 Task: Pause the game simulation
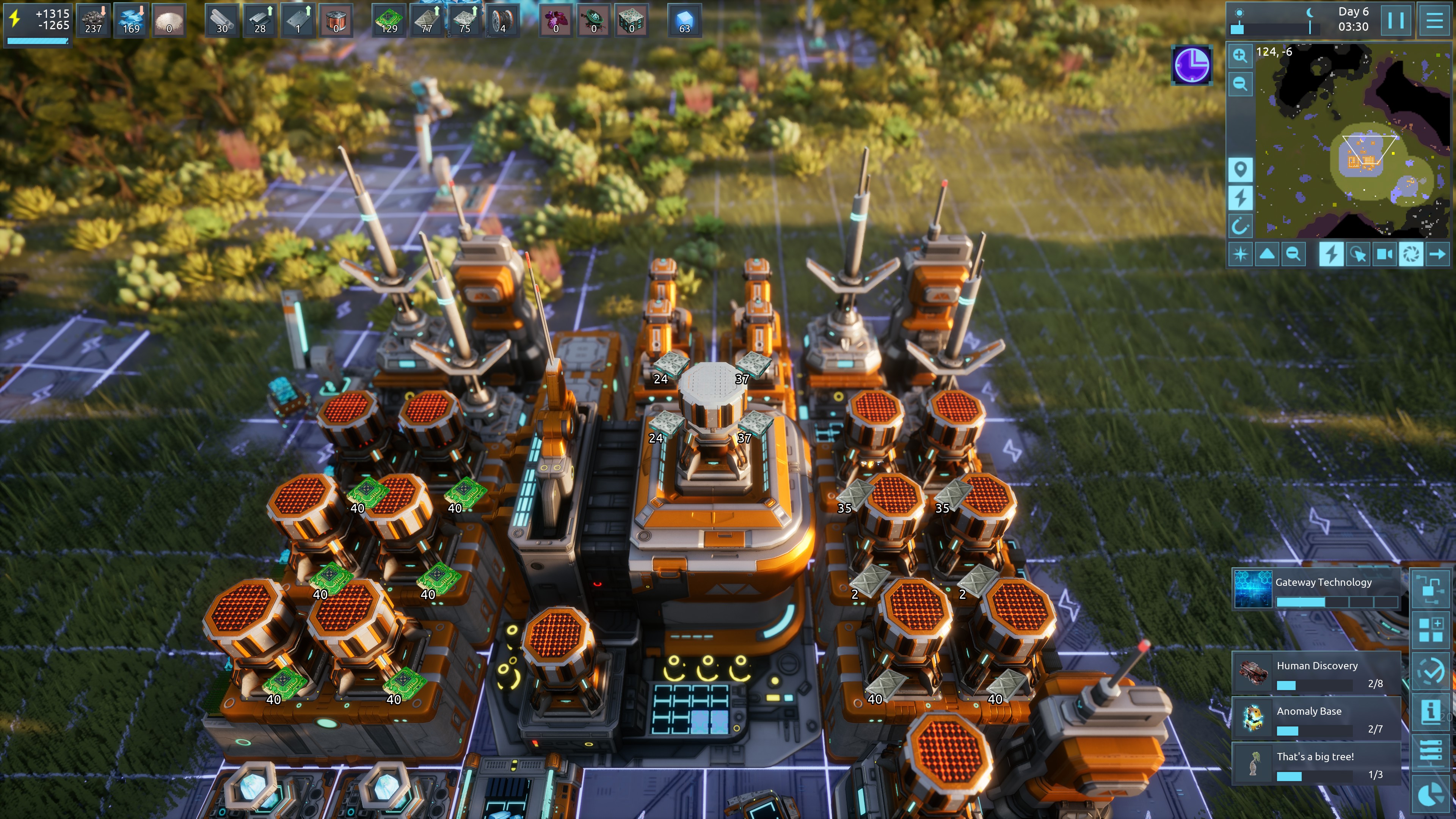tap(1395, 20)
